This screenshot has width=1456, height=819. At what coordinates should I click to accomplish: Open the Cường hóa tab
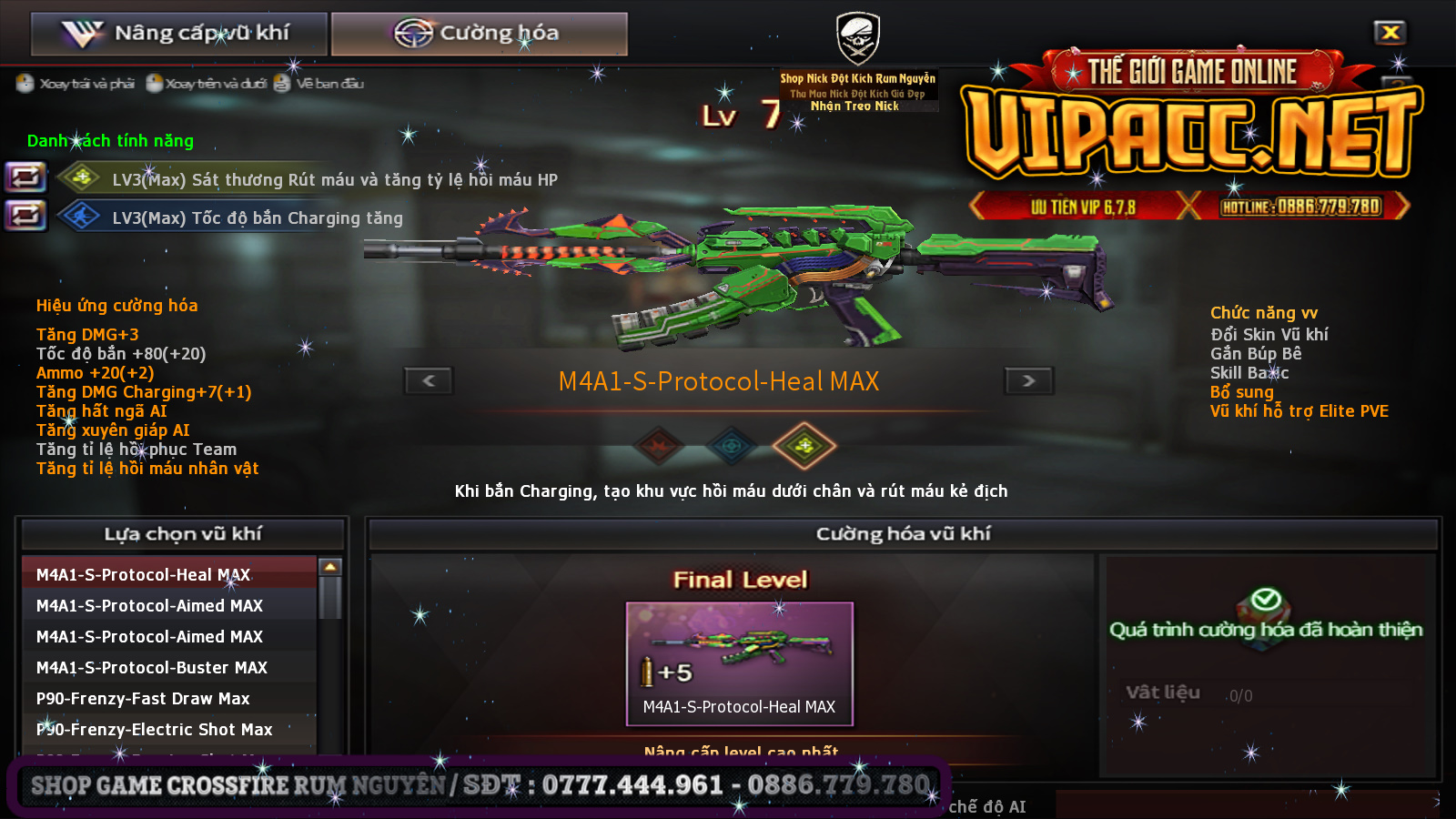point(479,34)
